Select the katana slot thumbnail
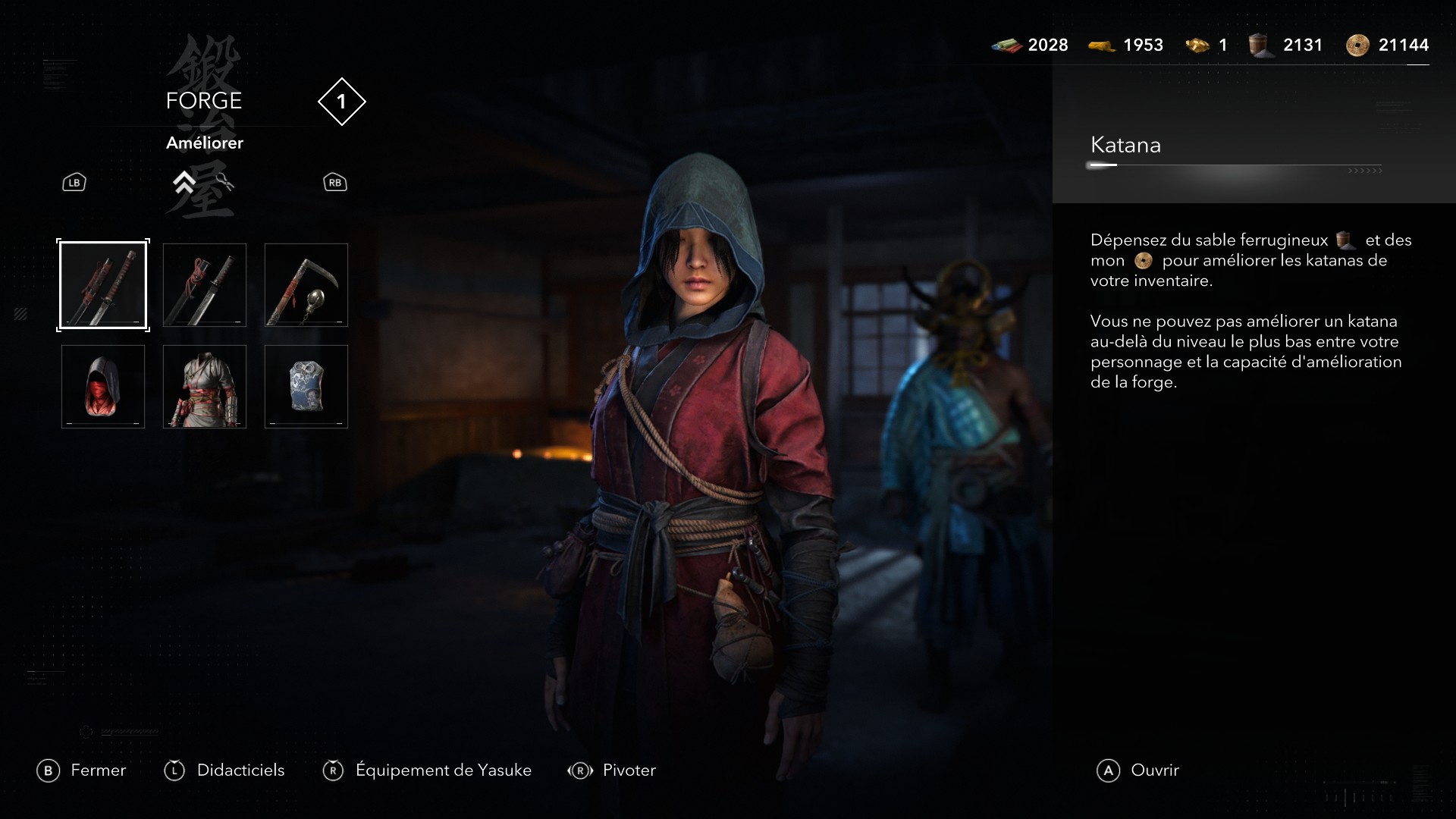The width and height of the screenshot is (1456, 819). [x=102, y=285]
